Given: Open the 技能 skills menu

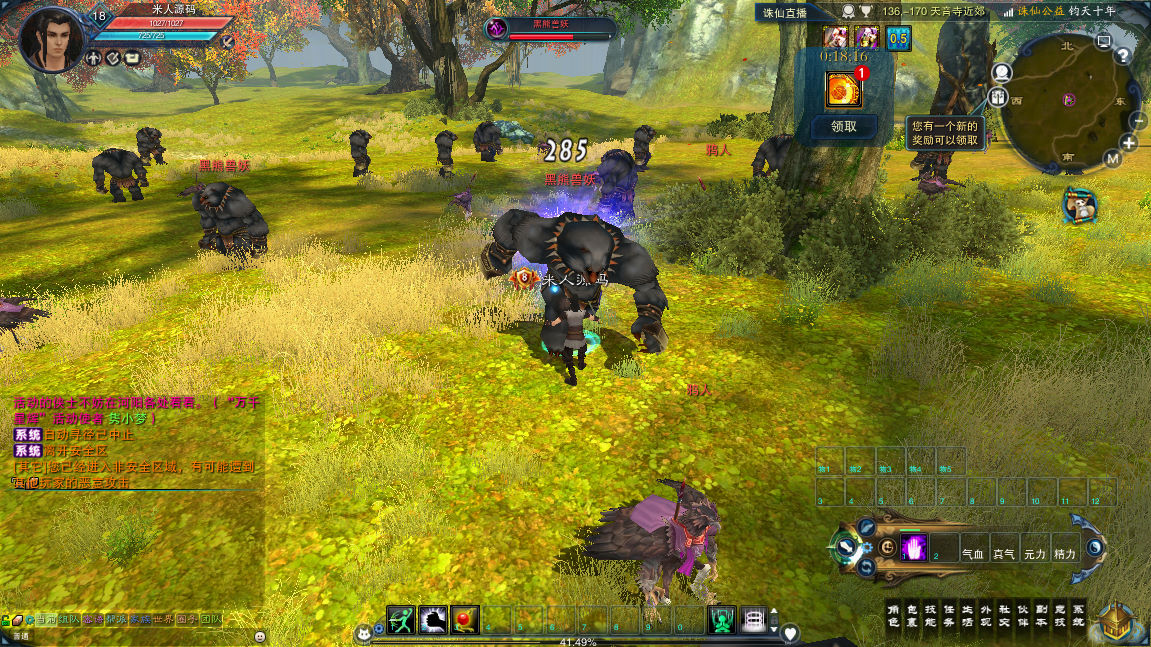Looking at the screenshot, I should [930, 615].
